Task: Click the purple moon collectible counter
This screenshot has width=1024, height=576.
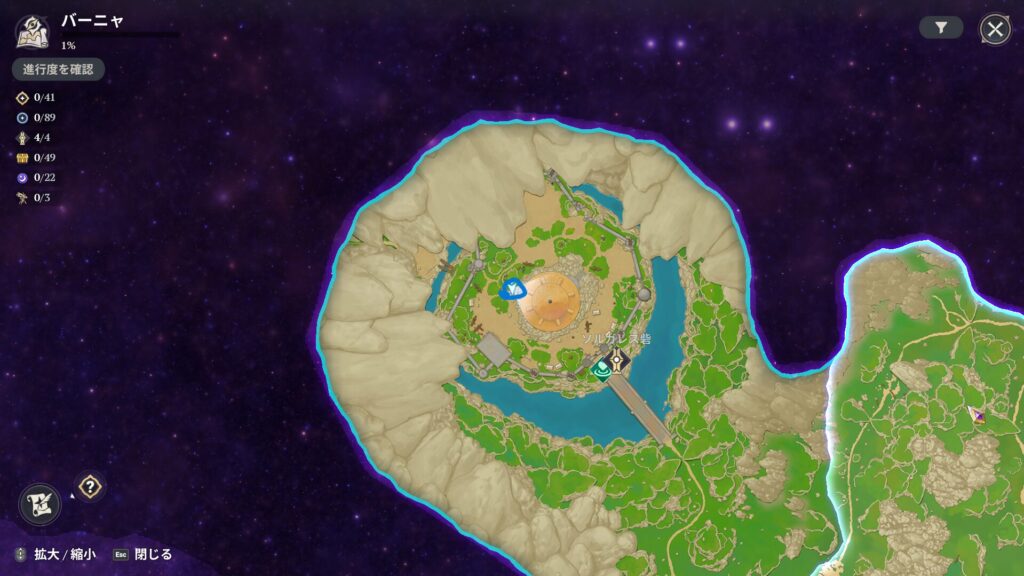Action: 23,177
